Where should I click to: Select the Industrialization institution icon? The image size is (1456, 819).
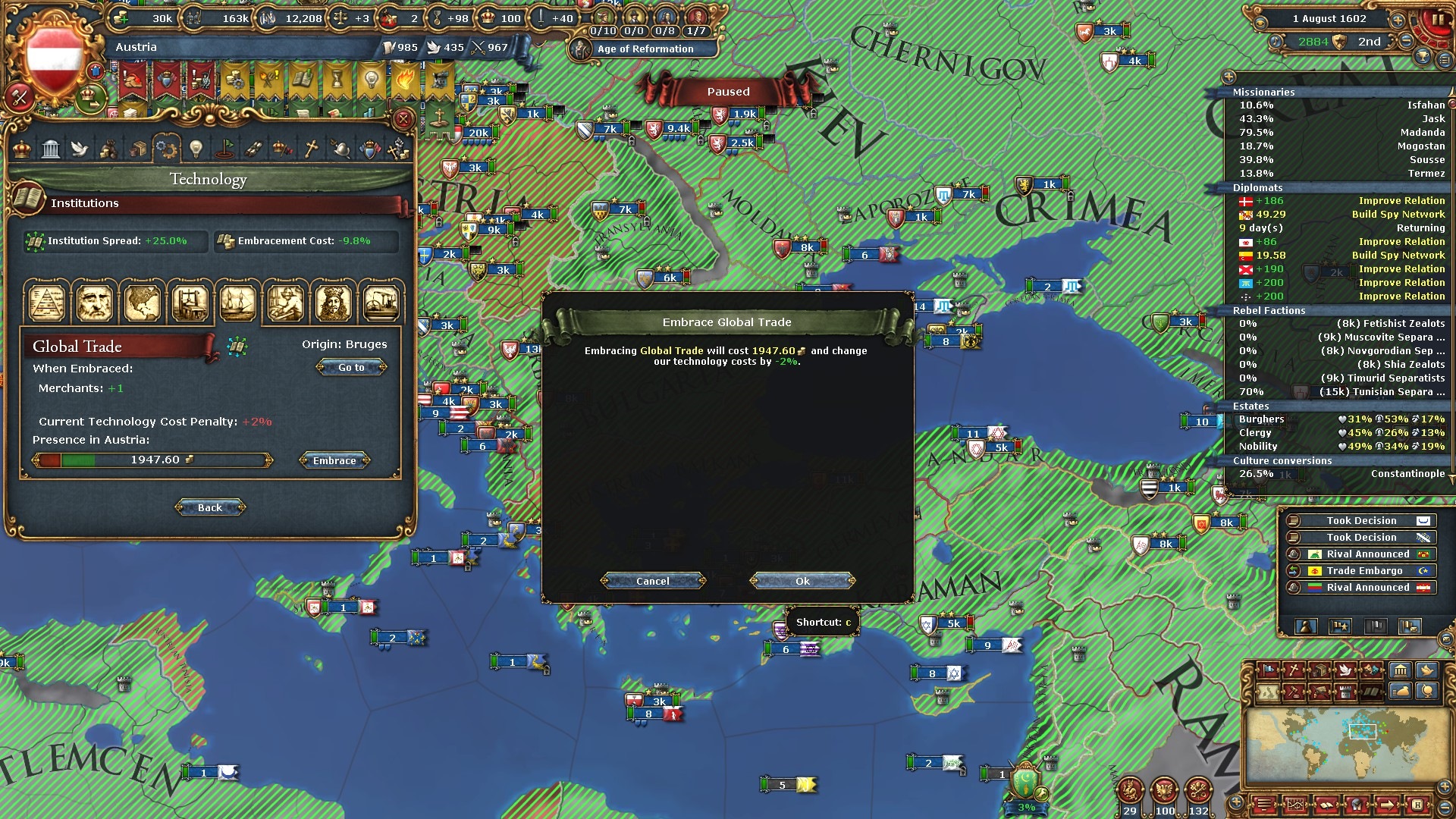tap(381, 303)
